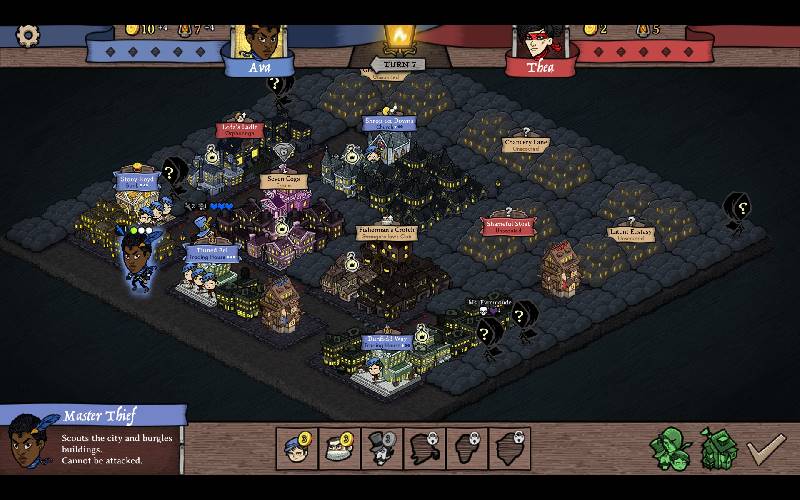800x500 pixels.
Task: Choose the Shameful Street red label
Action: click(x=507, y=226)
